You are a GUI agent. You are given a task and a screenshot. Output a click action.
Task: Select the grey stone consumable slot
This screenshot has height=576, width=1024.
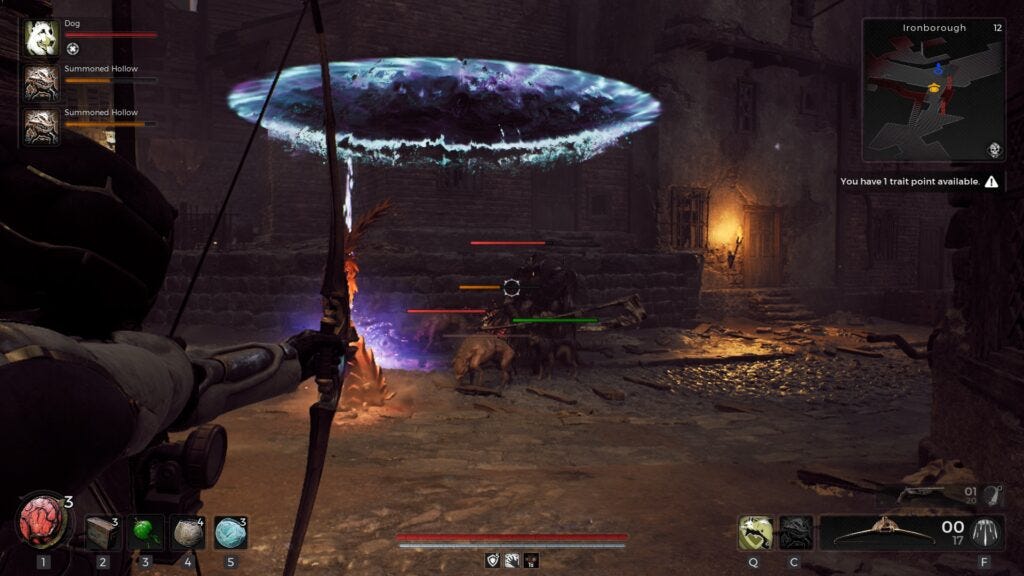[x=187, y=532]
